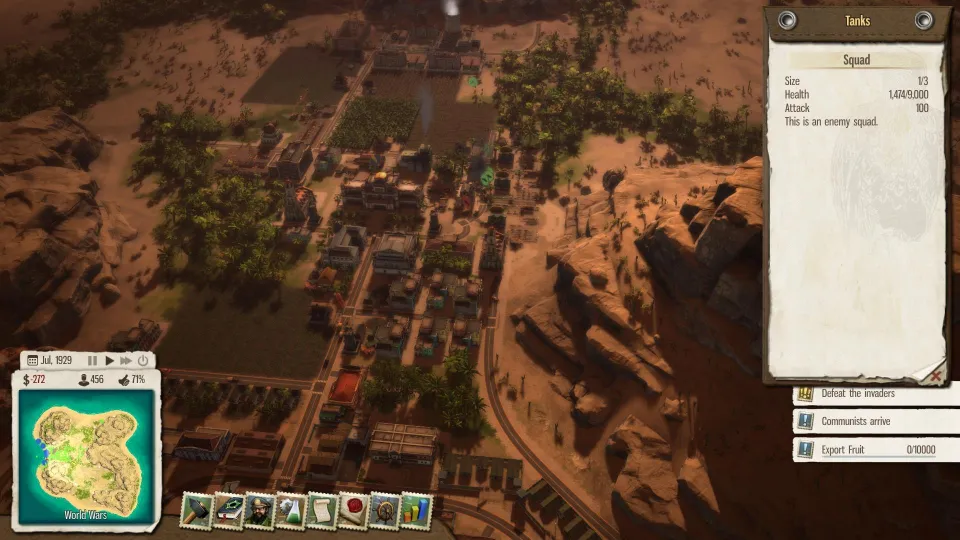
Task: Open the 'Export Fruit' objective
Action: pyautogui.click(x=868, y=450)
